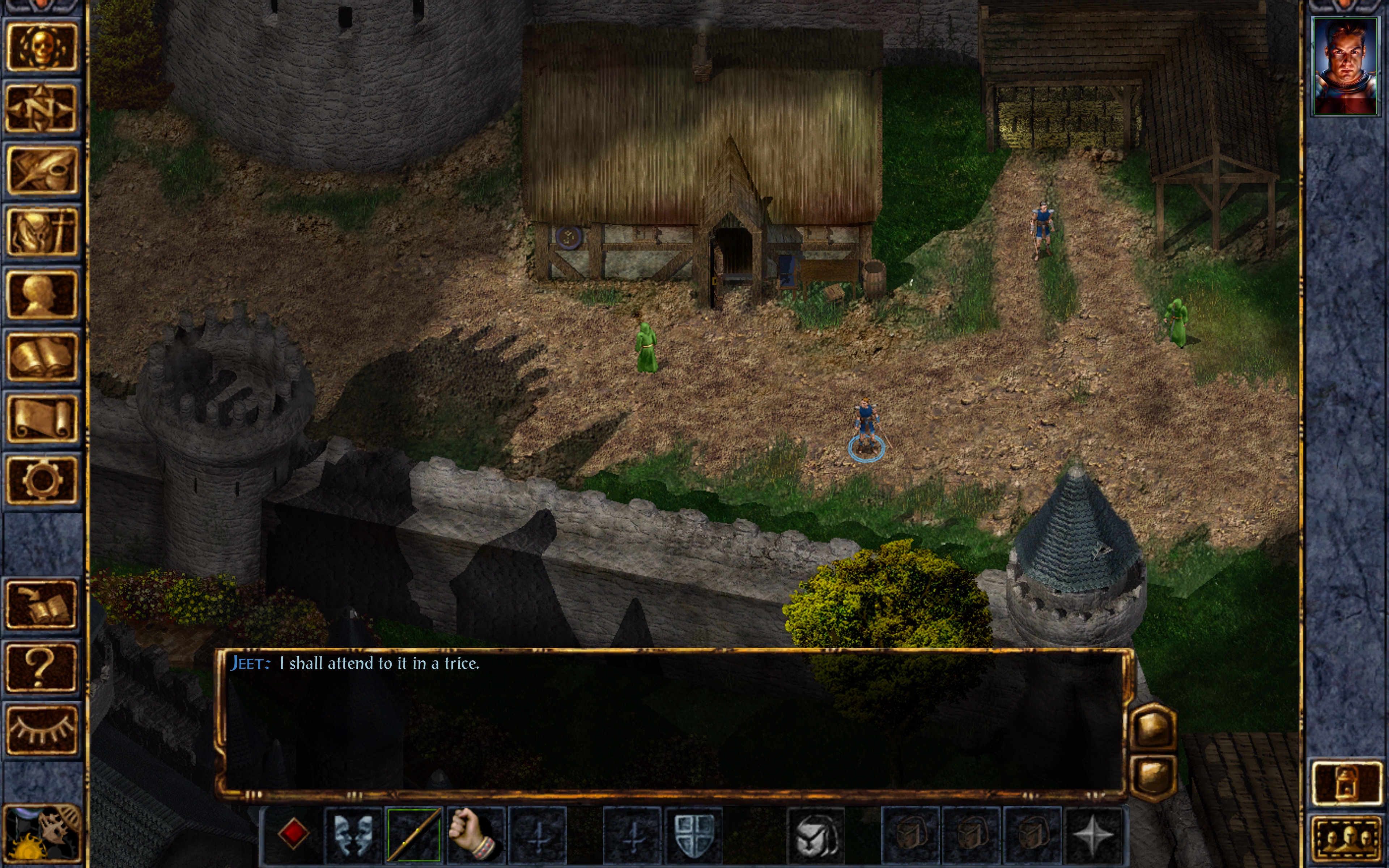1389x868 pixels.
Task: Activate the talk action with the two masks
Action: [353, 835]
